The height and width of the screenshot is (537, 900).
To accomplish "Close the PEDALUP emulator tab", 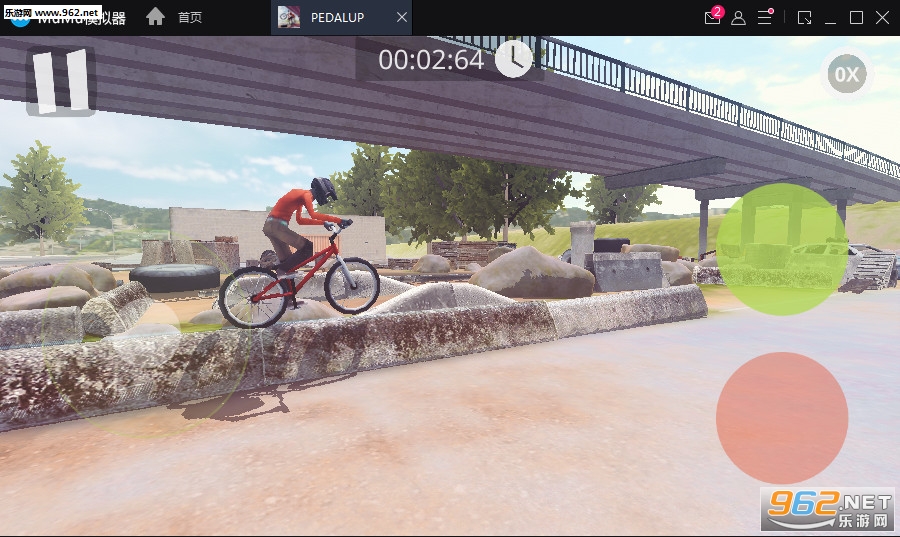I will [402, 18].
